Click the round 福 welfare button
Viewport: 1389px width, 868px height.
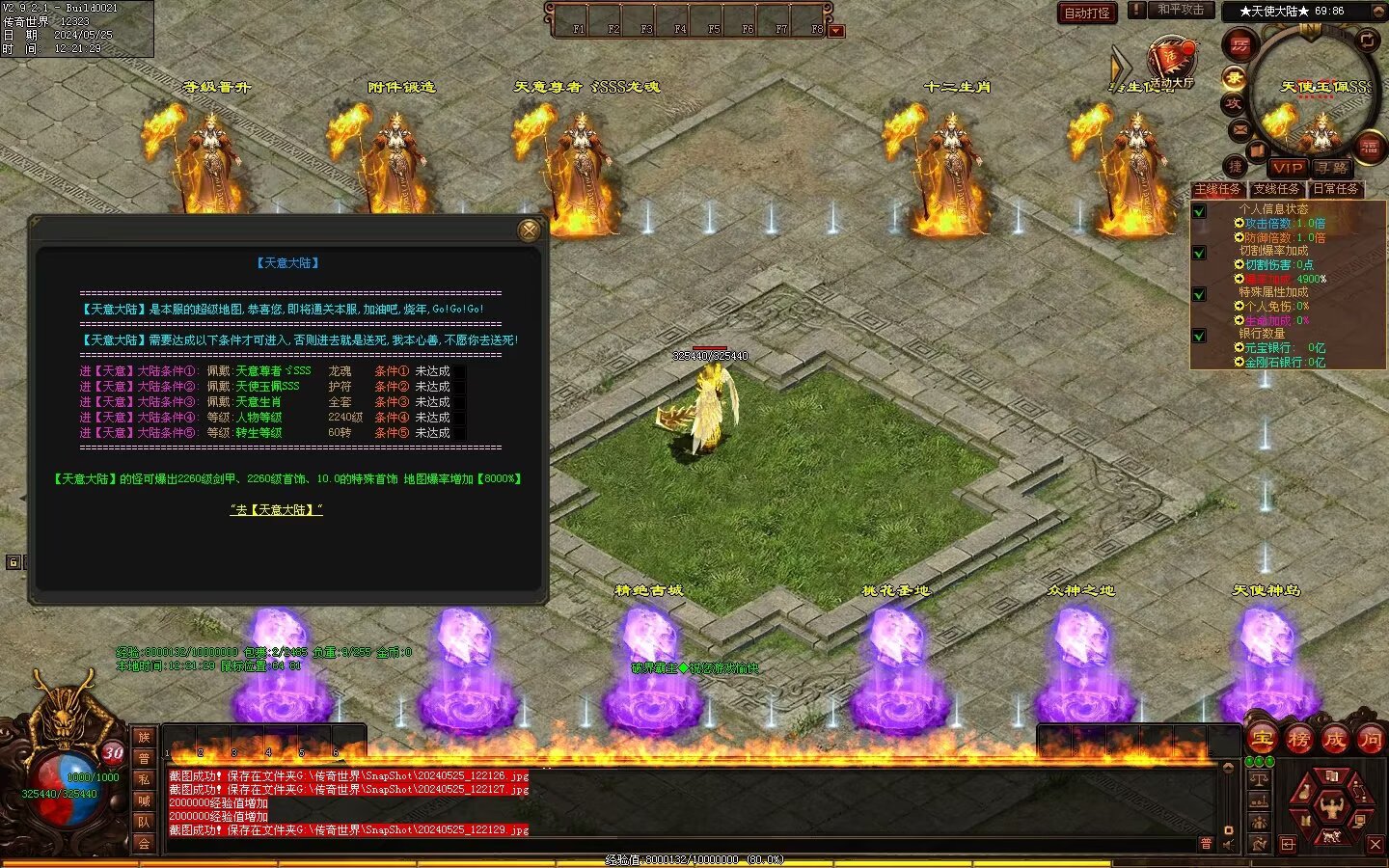pyautogui.click(x=1369, y=148)
